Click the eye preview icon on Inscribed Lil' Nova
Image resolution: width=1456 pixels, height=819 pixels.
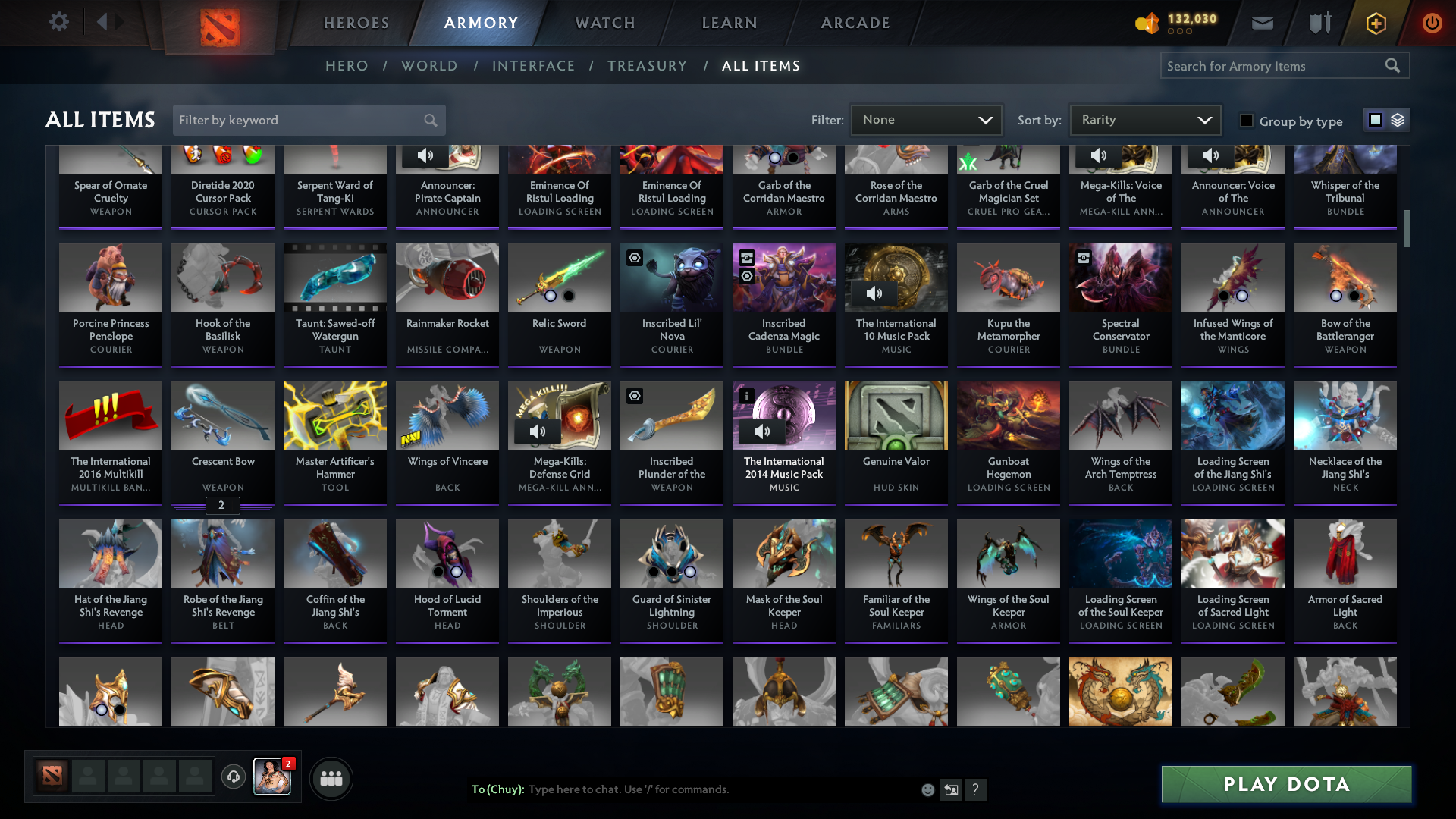click(634, 258)
